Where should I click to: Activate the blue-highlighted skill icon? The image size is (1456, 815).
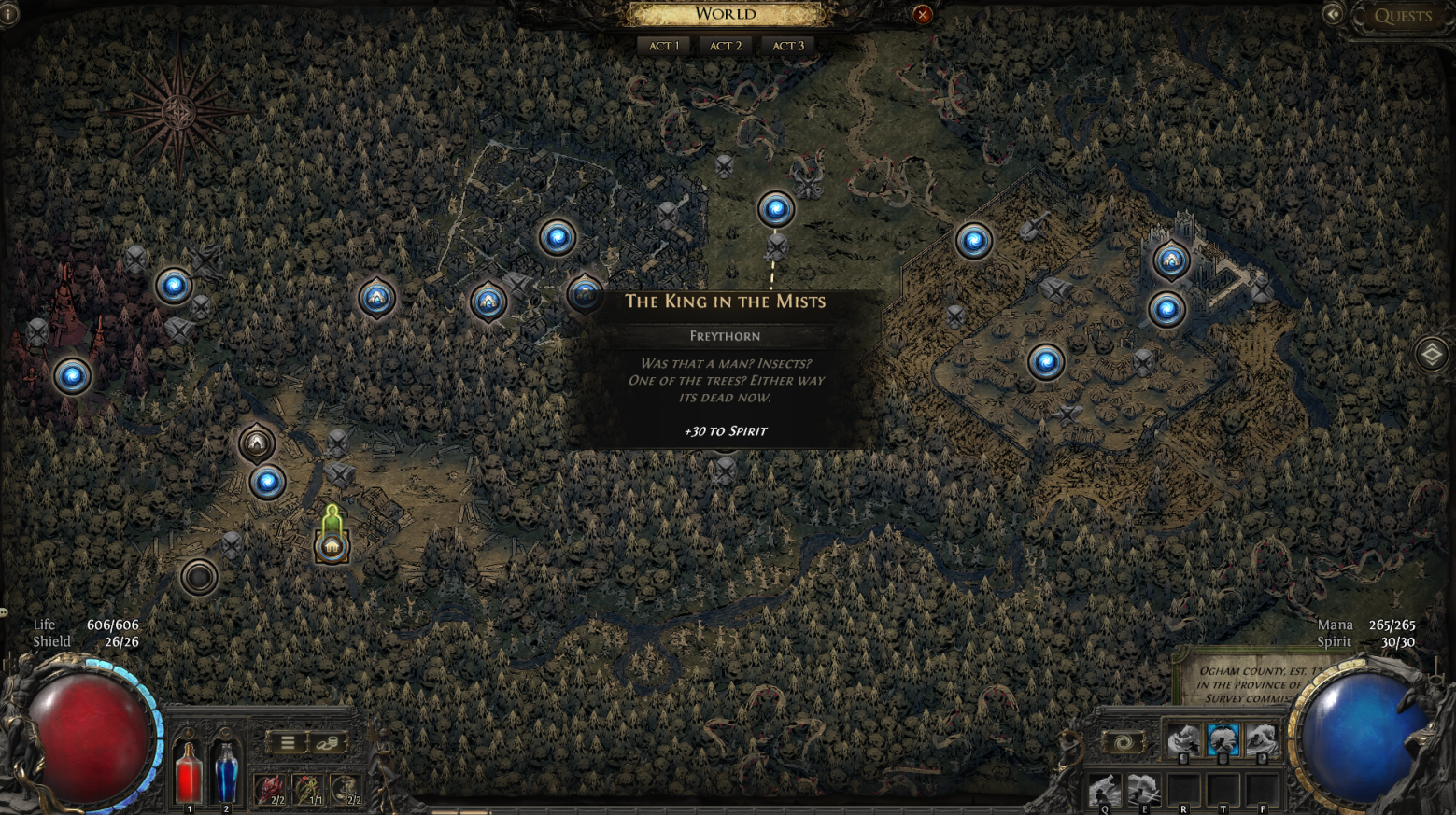click(x=1223, y=740)
